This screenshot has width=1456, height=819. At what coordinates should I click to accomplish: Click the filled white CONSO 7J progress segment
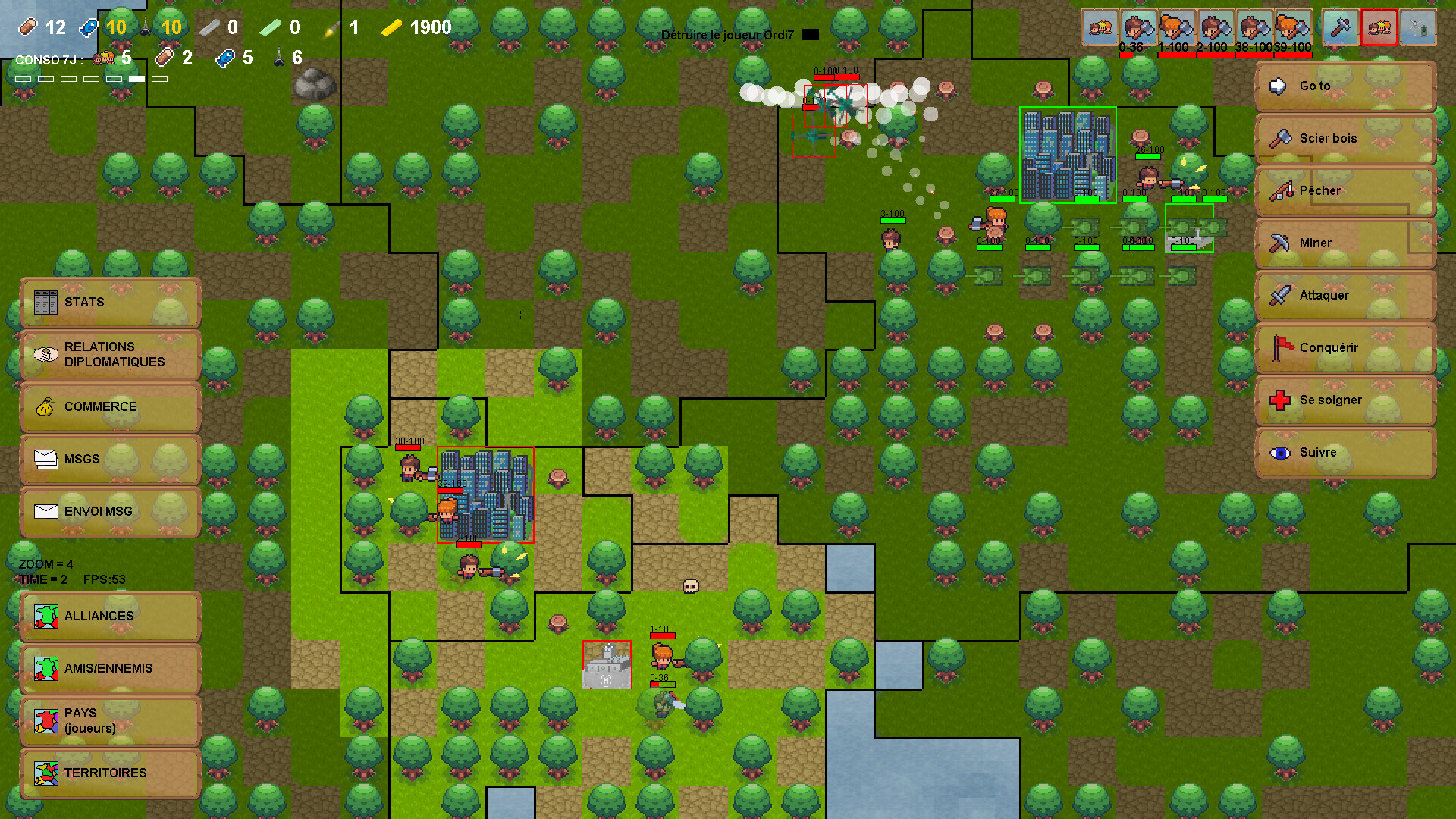(x=136, y=78)
